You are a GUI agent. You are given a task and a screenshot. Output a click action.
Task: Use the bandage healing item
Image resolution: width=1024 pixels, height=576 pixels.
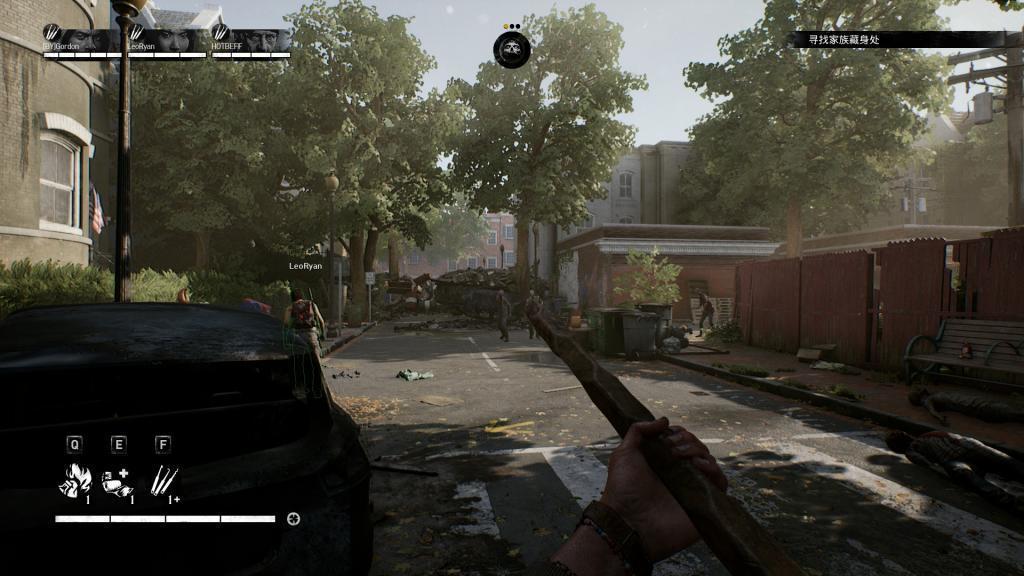118,480
